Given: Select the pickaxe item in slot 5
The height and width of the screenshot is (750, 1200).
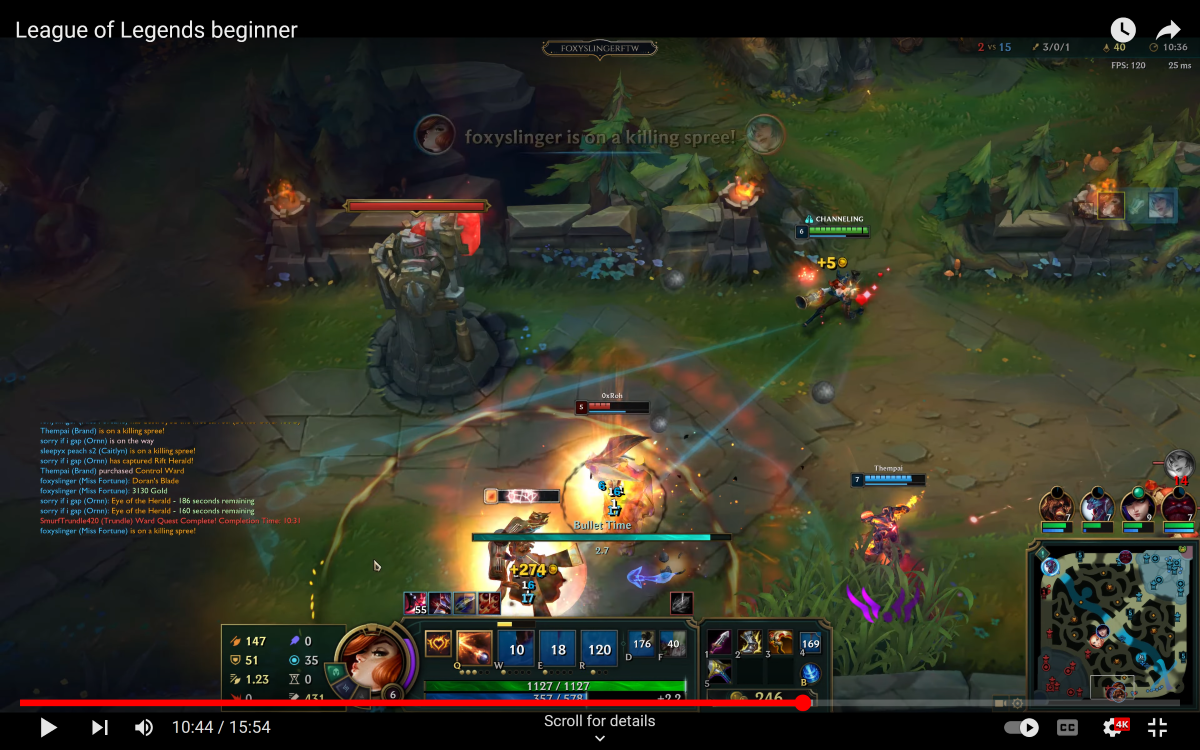Looking at the screenshot, I should pyautogui.click(x=719, y=672).
